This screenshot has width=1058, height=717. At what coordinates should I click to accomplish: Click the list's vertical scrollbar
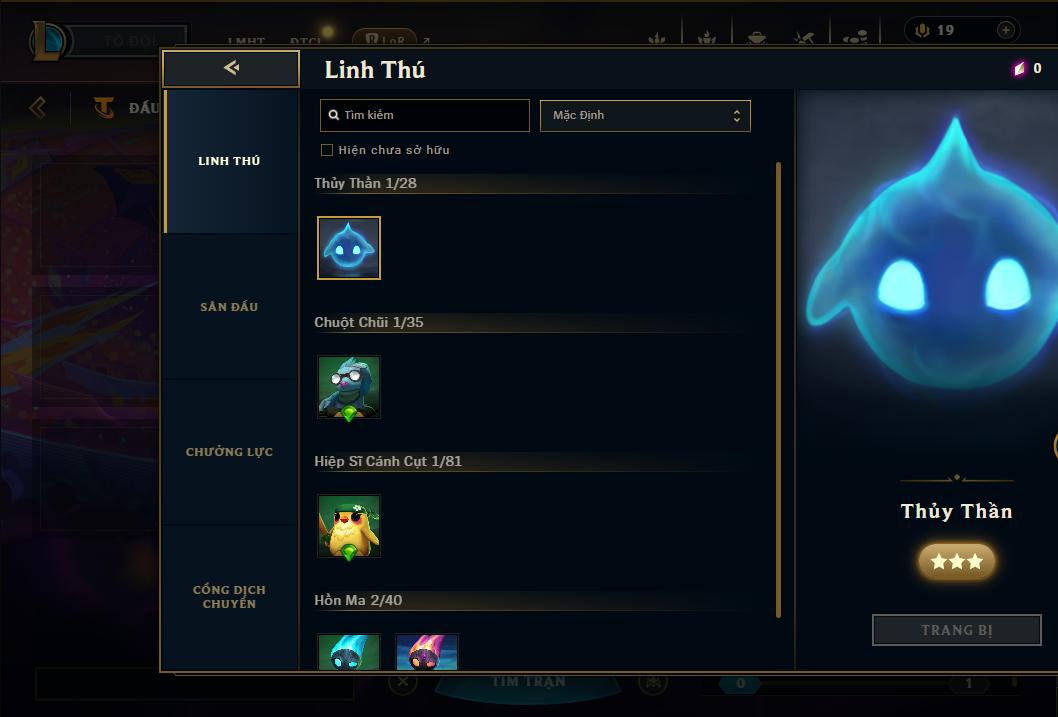point(779,390)
